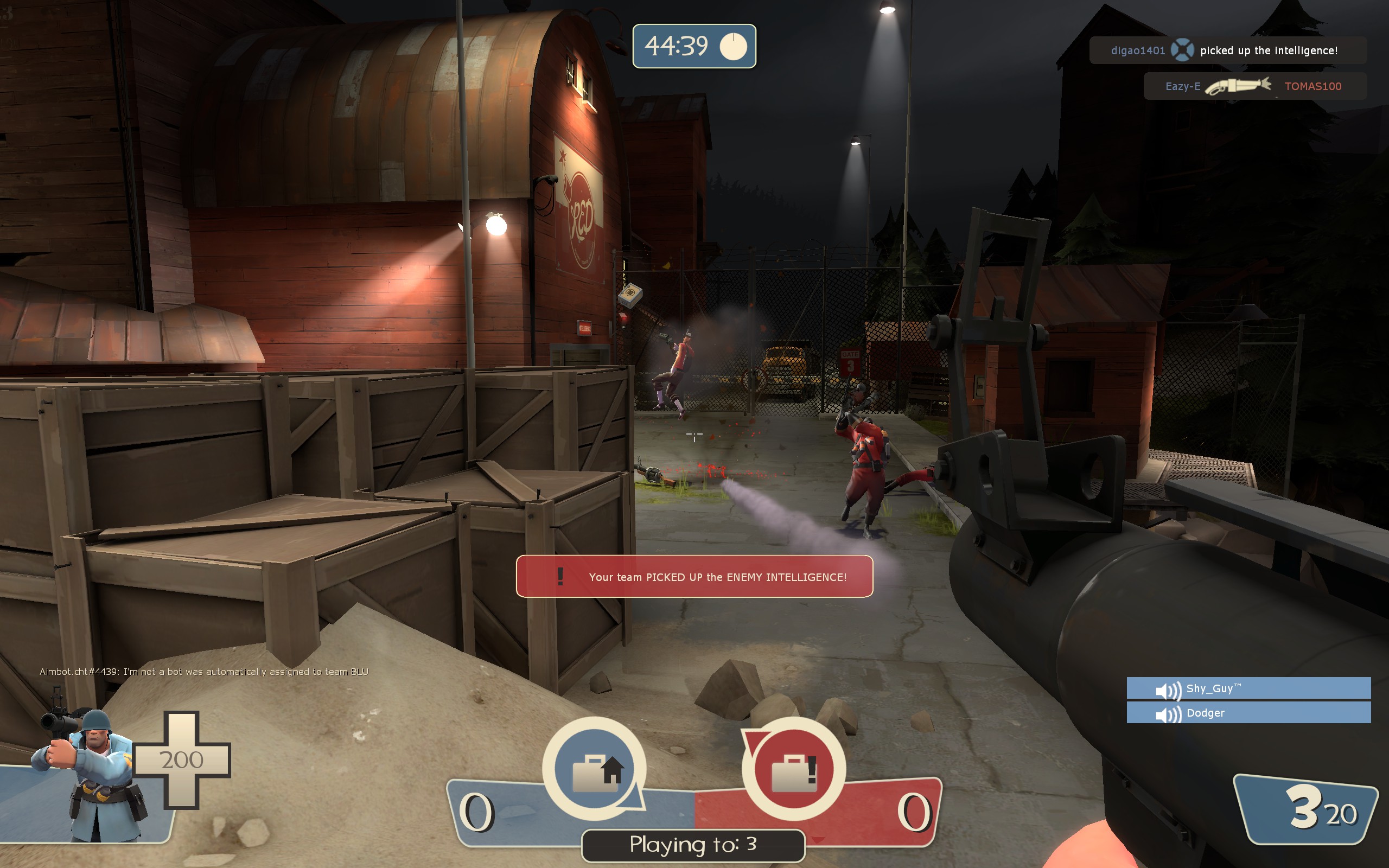Select digao1401's intelligence pickup notice

(x=1227, y=50)
